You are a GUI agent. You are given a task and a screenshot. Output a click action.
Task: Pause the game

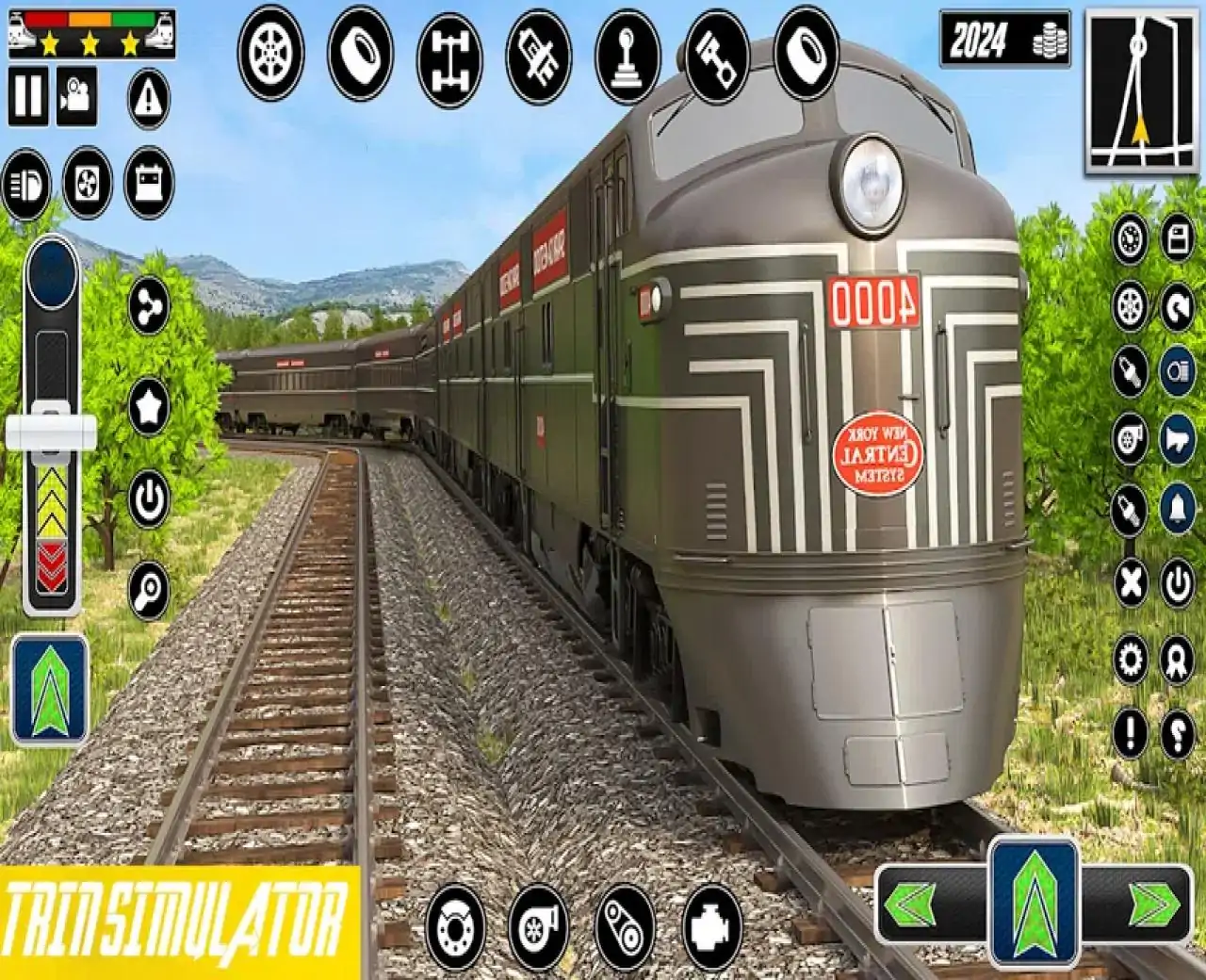tap(28, 94)
